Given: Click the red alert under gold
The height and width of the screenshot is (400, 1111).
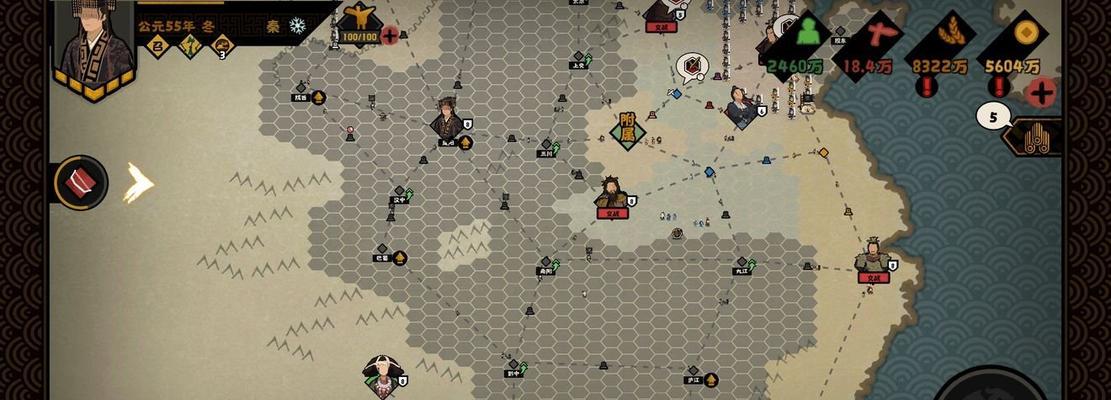Looking at the screenshot, I should tap(998, 87).
